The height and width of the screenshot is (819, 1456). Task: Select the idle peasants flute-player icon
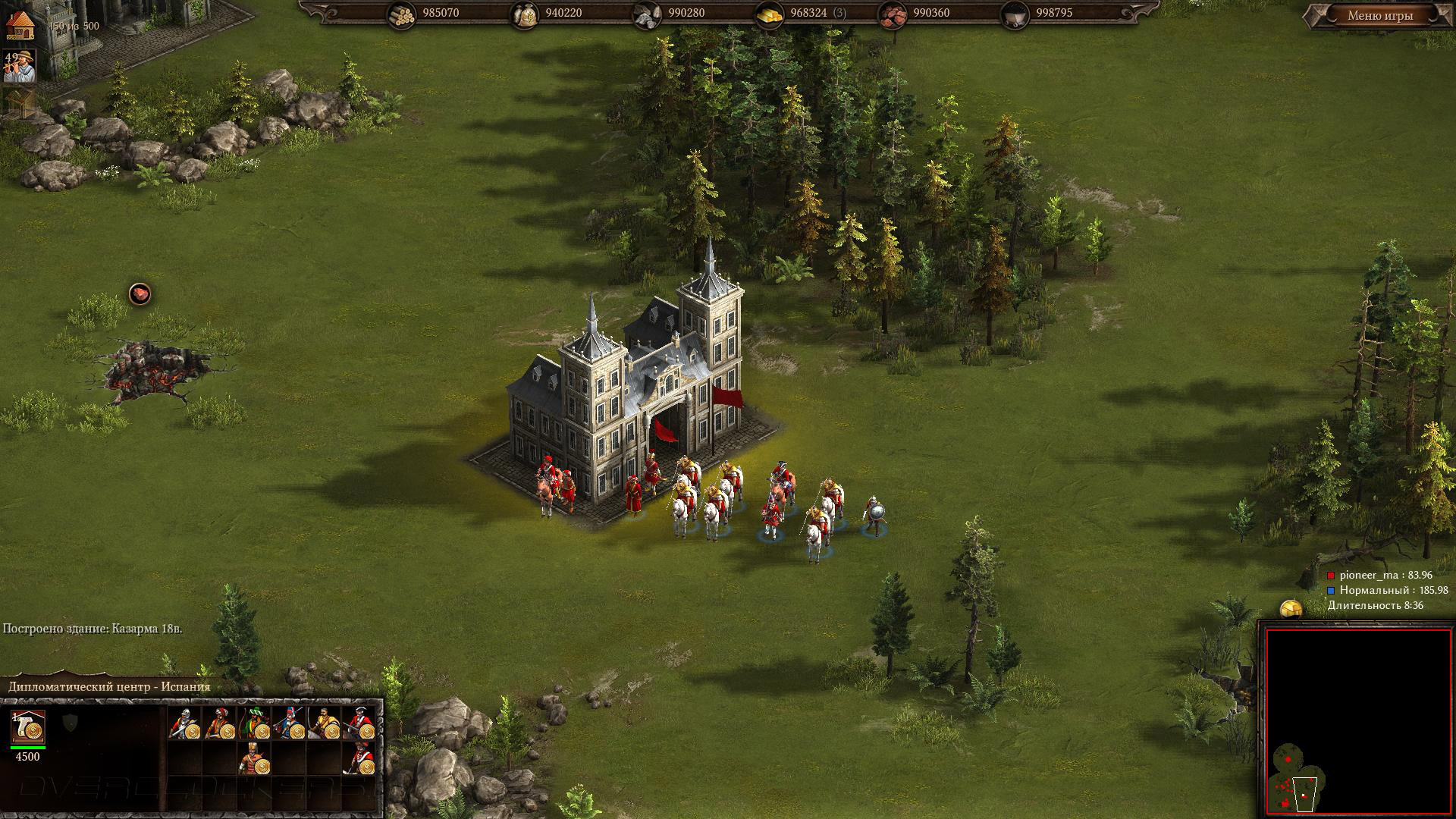point(20,67)
